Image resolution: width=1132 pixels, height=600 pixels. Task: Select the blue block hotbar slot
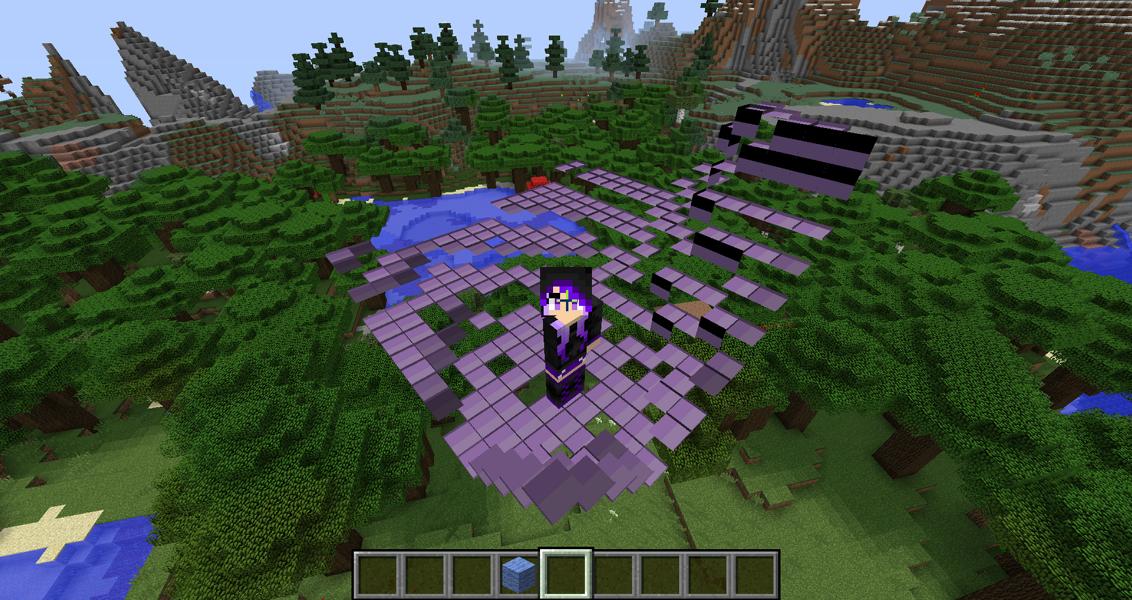(x=518, y=574)
